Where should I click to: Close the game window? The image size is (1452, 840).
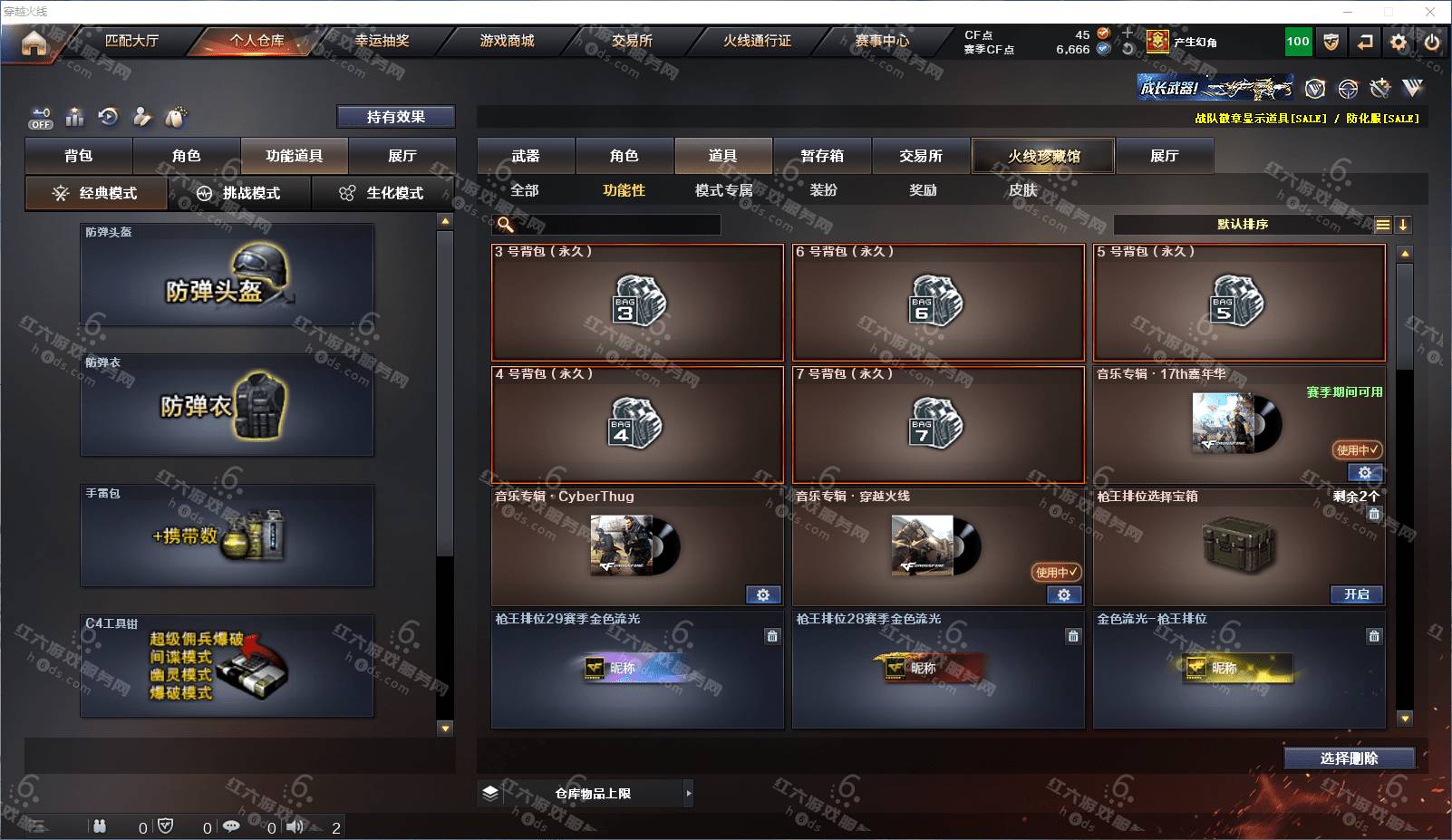coord(1430,12)
